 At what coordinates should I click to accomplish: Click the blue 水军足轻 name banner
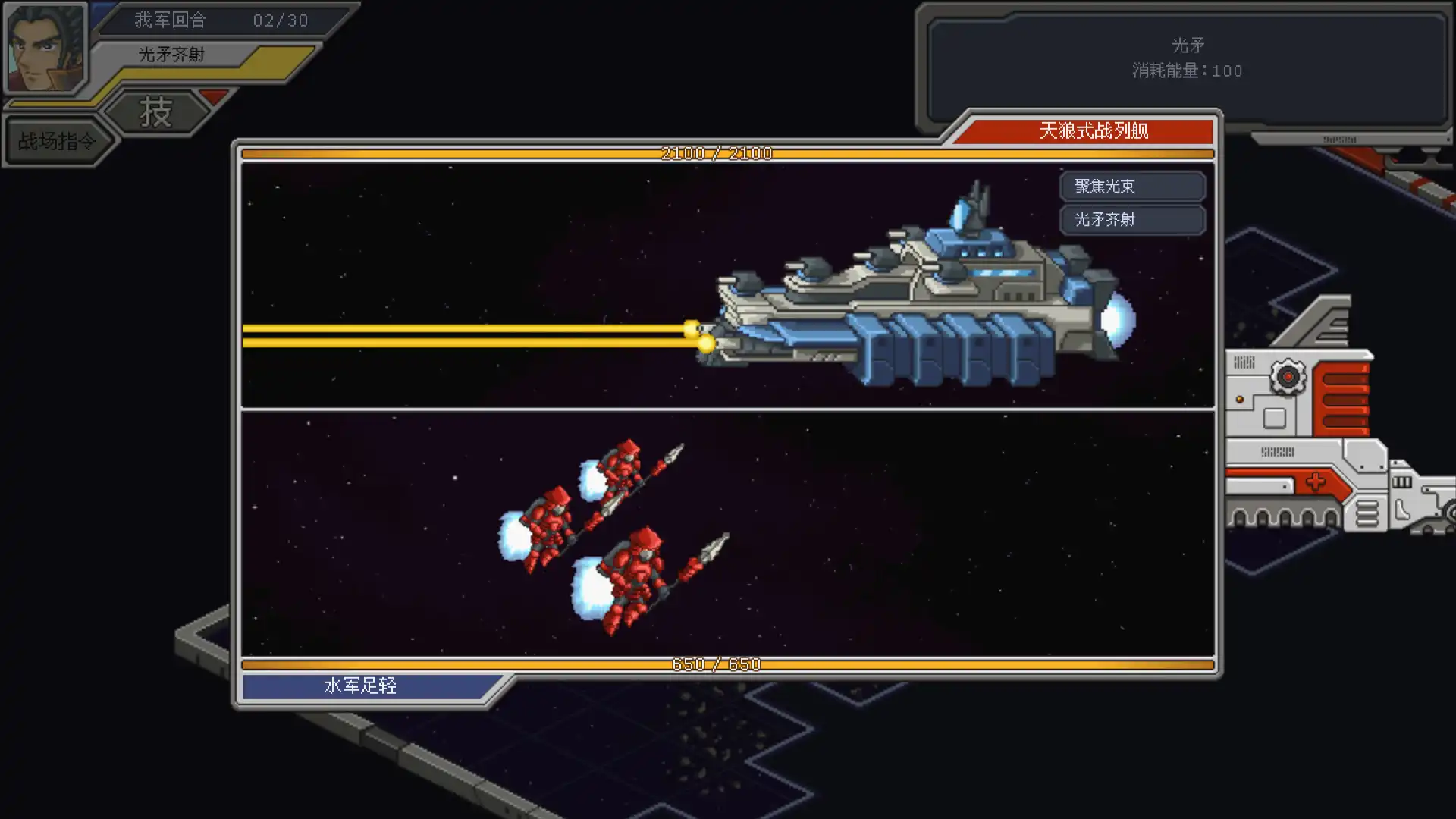point(360,686)
